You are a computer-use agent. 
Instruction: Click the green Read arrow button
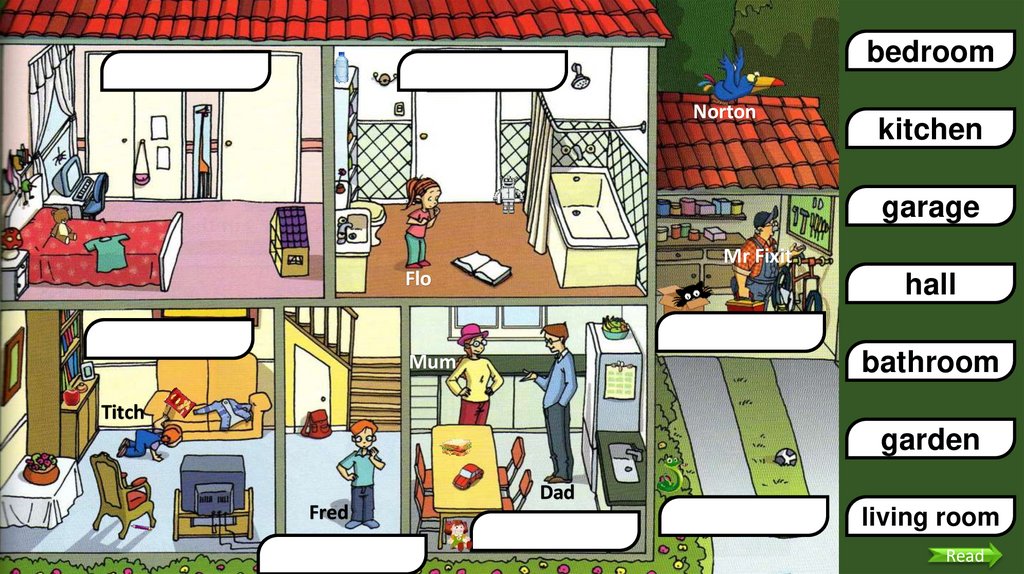point(964,556)
